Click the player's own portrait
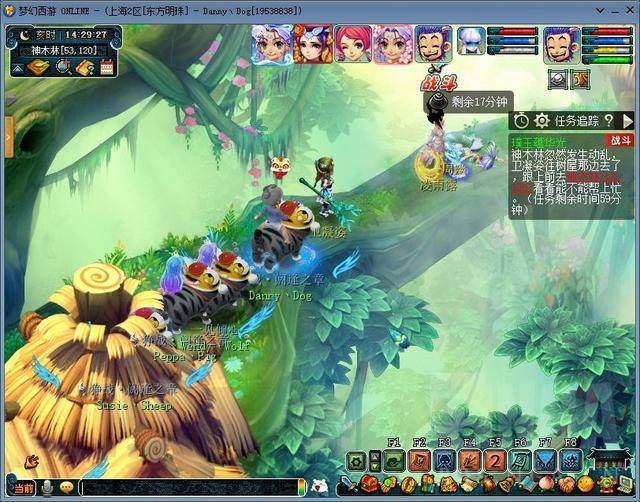The height and width of the screenshot is (502, 640). pyautogui.click(x=561, y=44)
